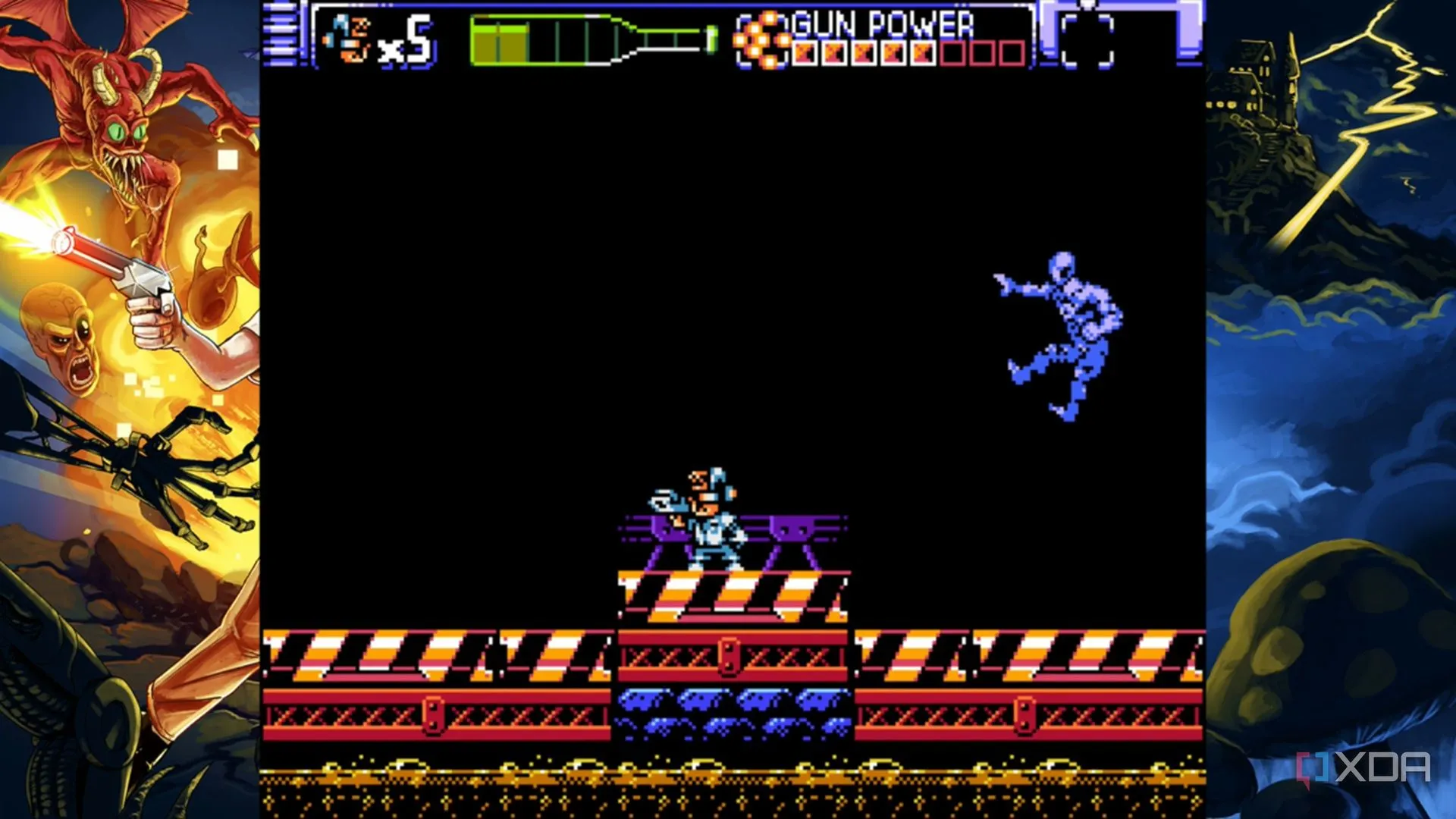Viewport: 1456px width, 819px height.
Task: Click the purple railing behind the hero
Action: pos(789,527)
